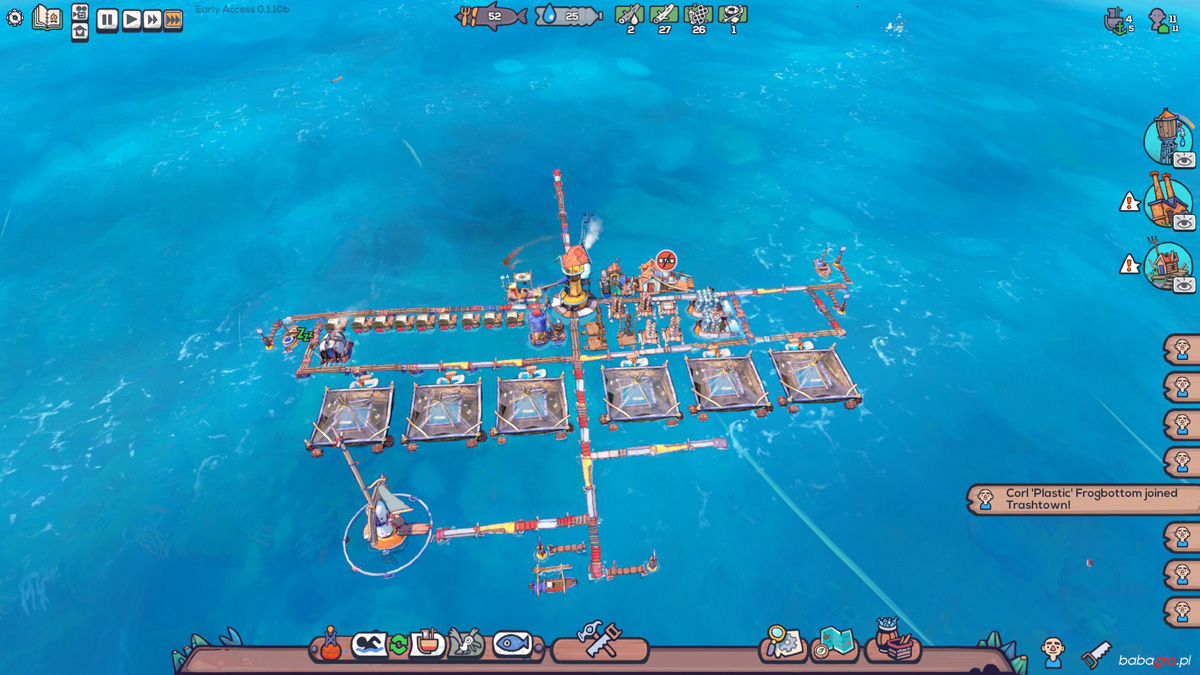The width and height of the screenshot is (1200, 675).
Task: Set game speed to normal play
Action: coord(130,20)
